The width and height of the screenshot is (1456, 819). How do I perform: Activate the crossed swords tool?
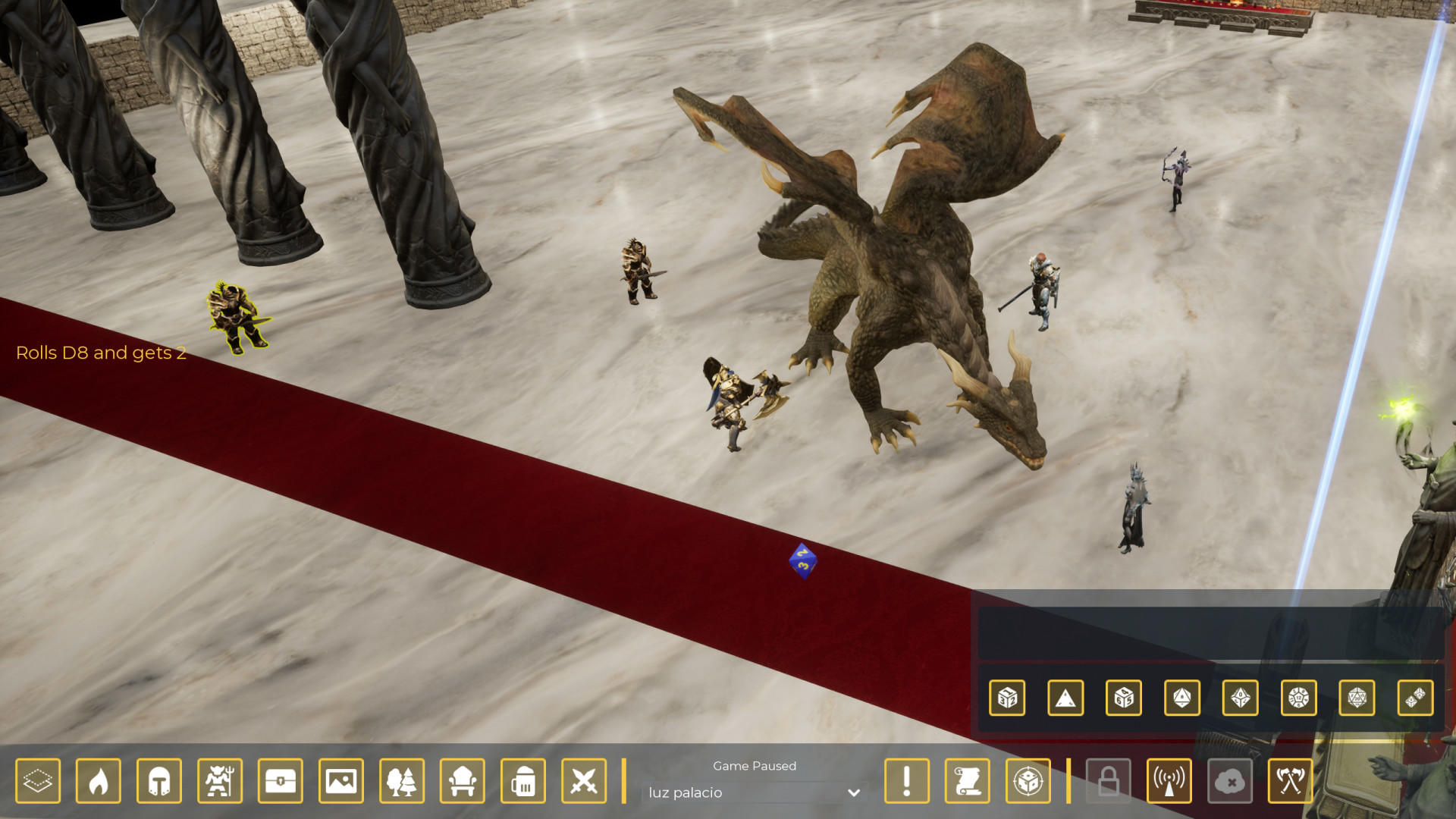[584, 780]
